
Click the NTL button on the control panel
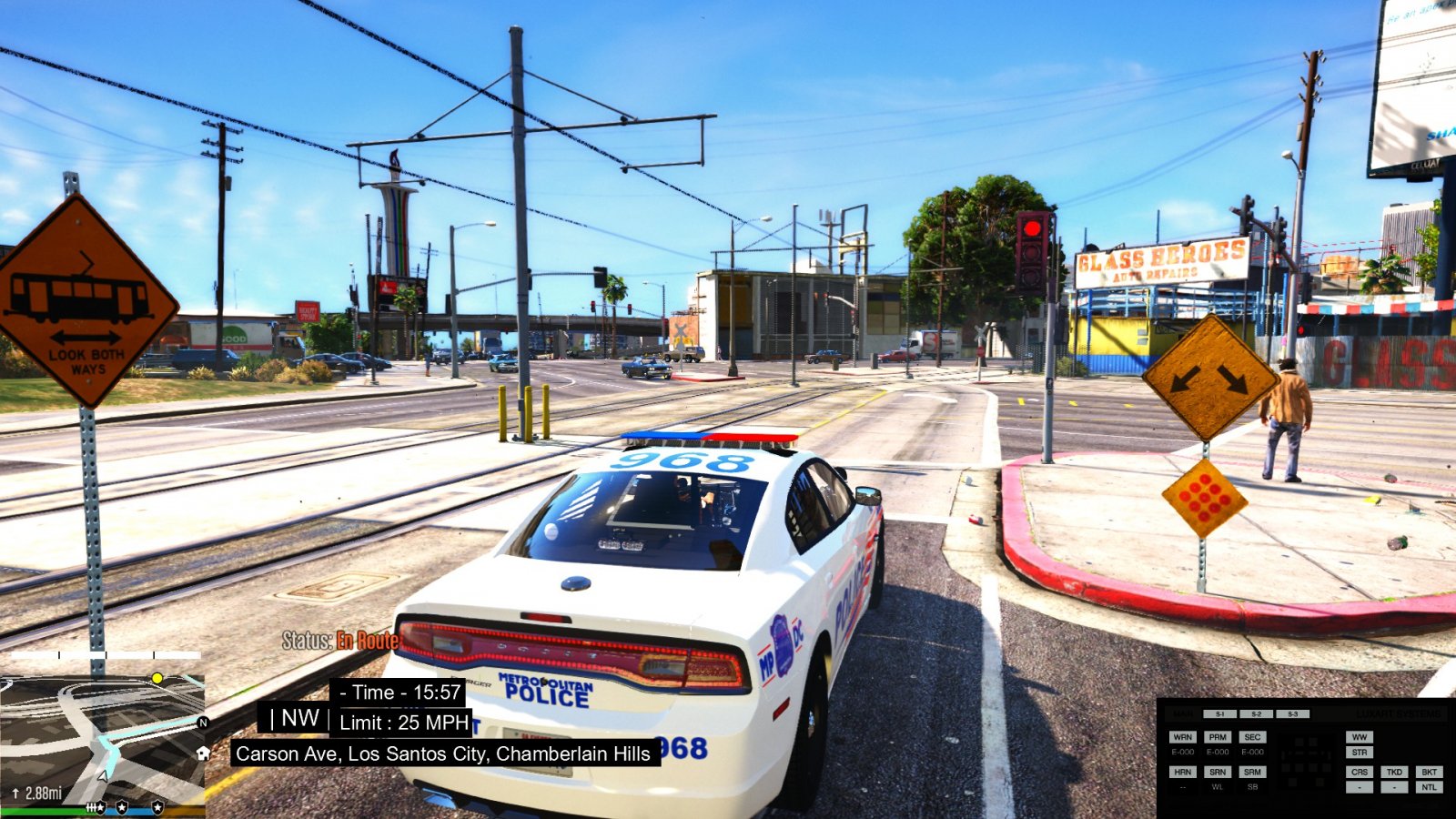click(x=1429, y=787)
